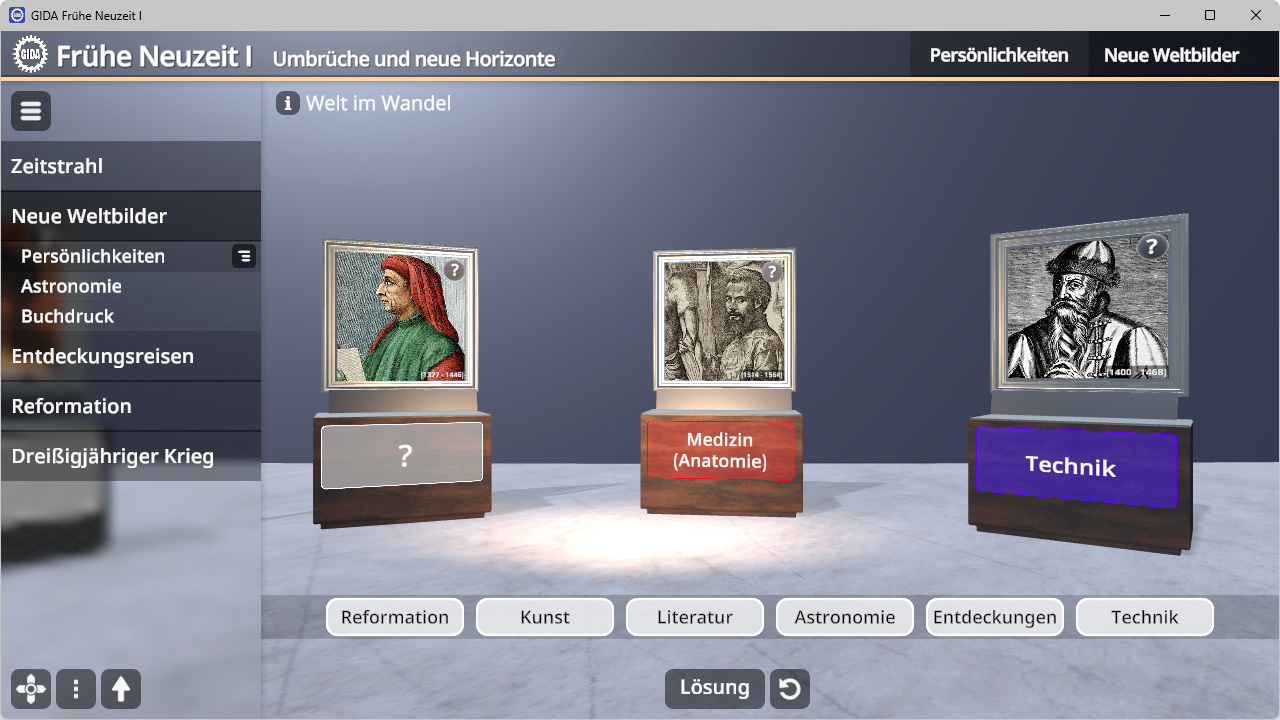The width and height of the screenshot is (1280, 720).
Task: Show the Lösung
Action: [714, 688]
